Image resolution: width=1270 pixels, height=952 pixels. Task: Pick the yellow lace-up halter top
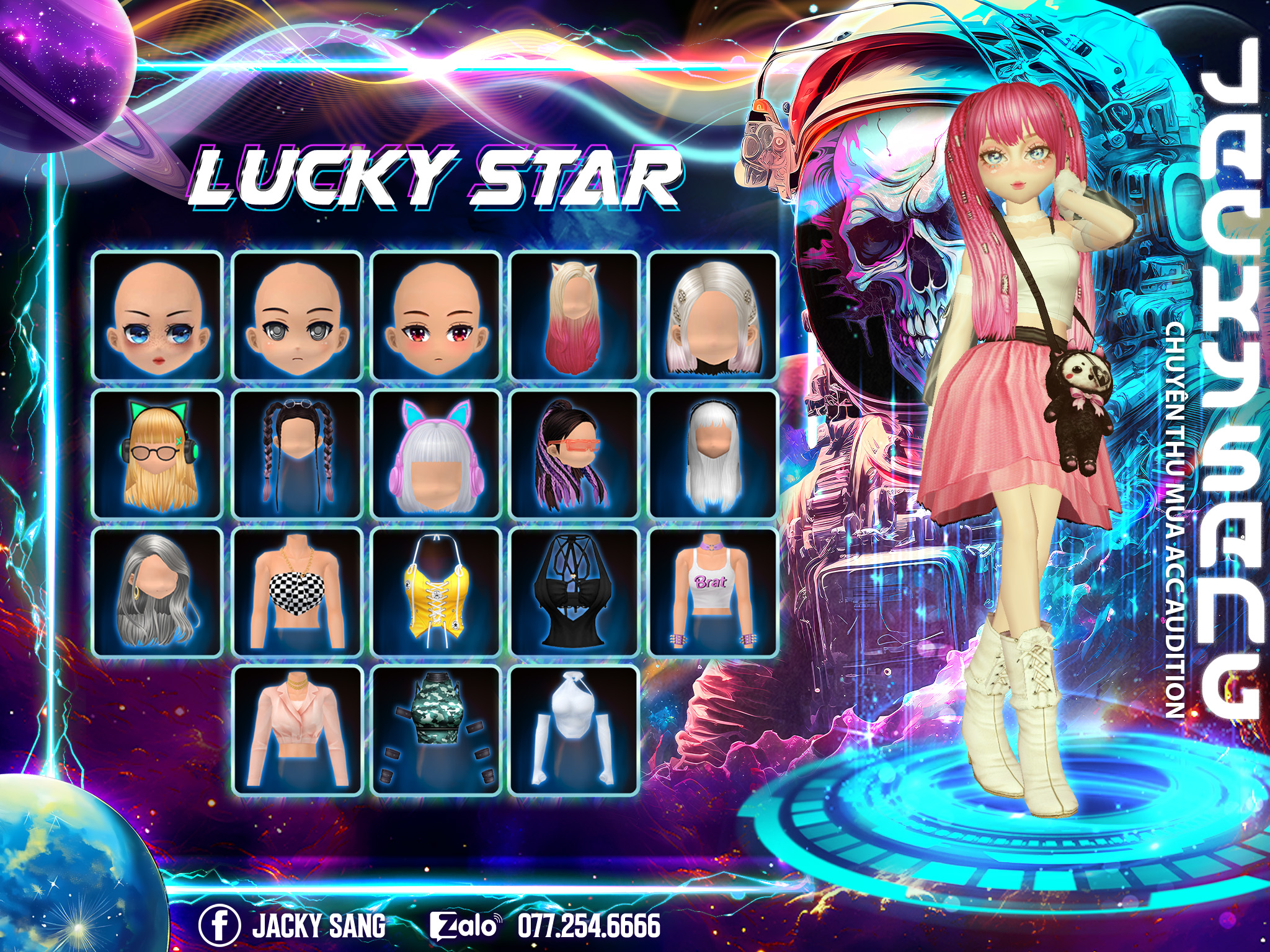coord(436,593)
